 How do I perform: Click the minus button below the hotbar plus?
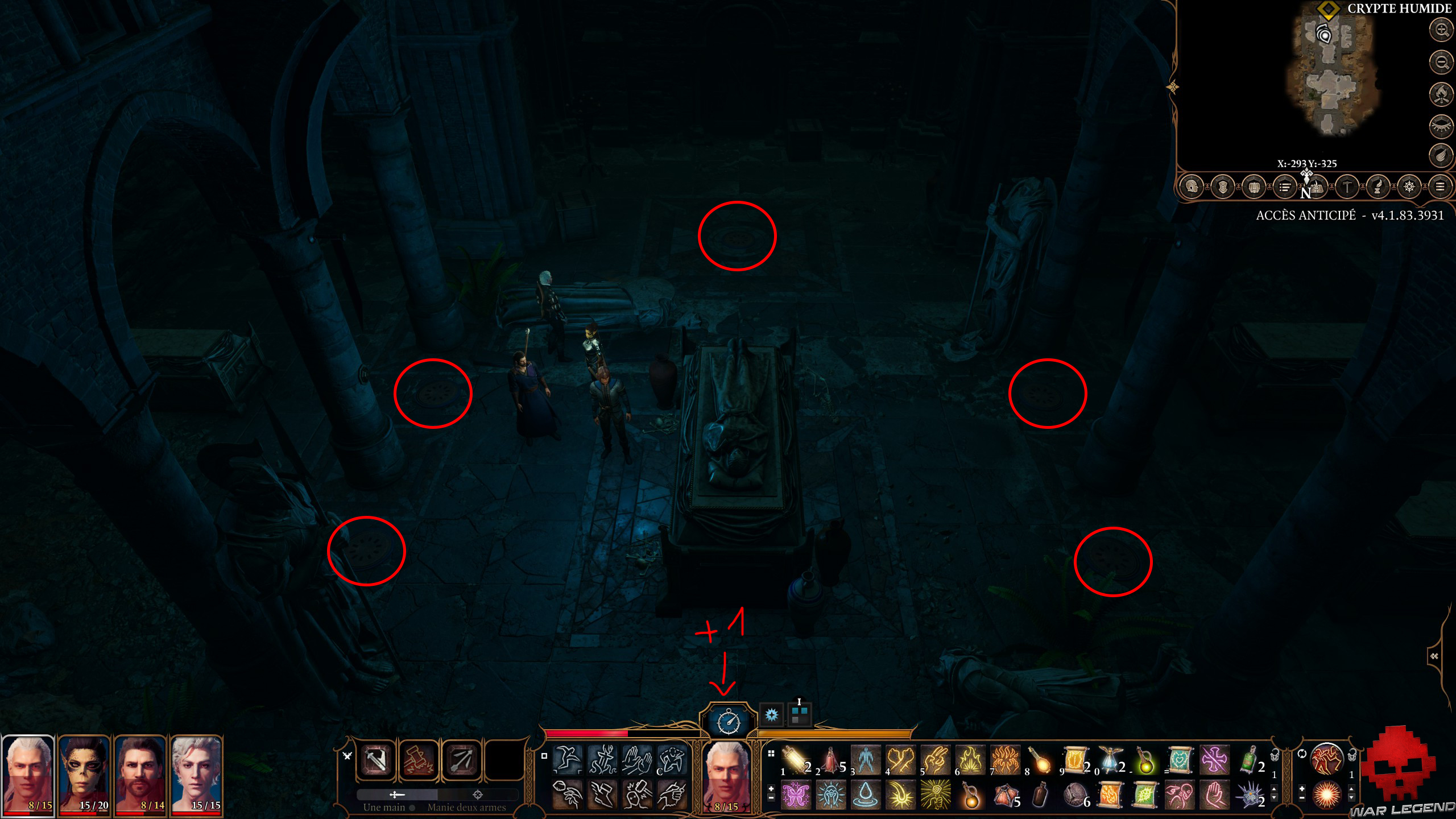[771, 798]
